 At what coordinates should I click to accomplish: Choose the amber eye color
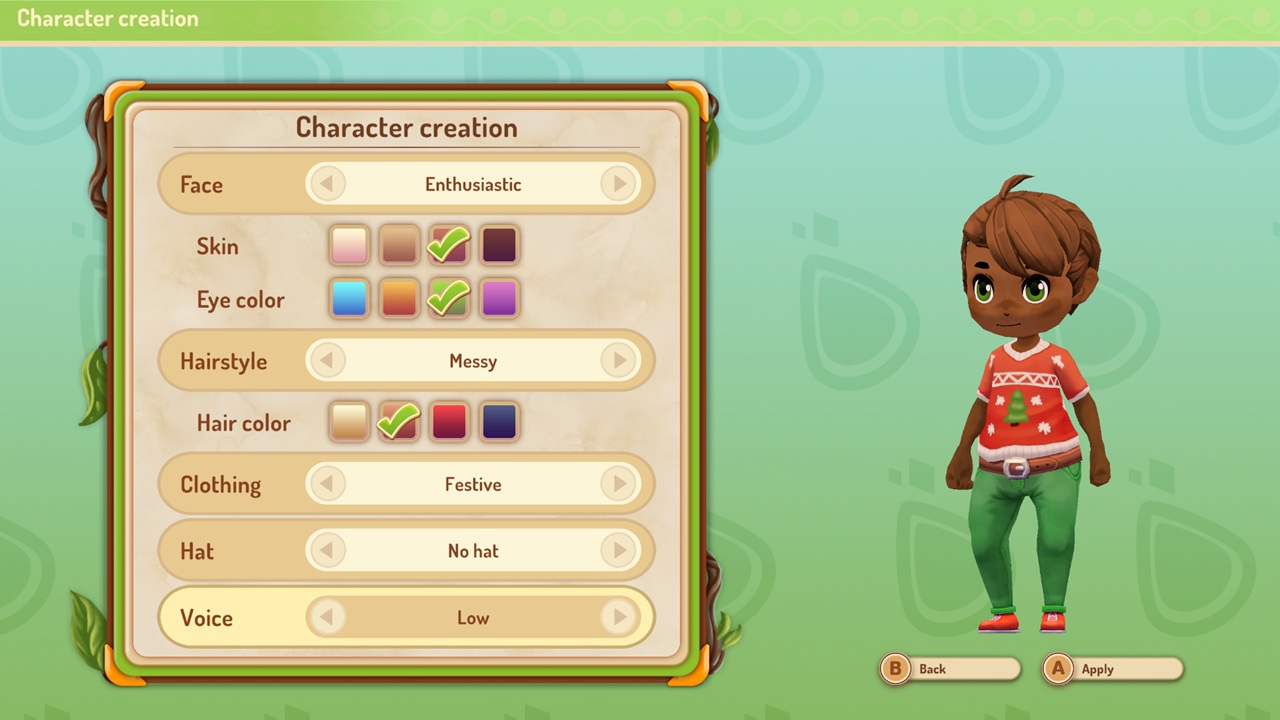[398, 299]
